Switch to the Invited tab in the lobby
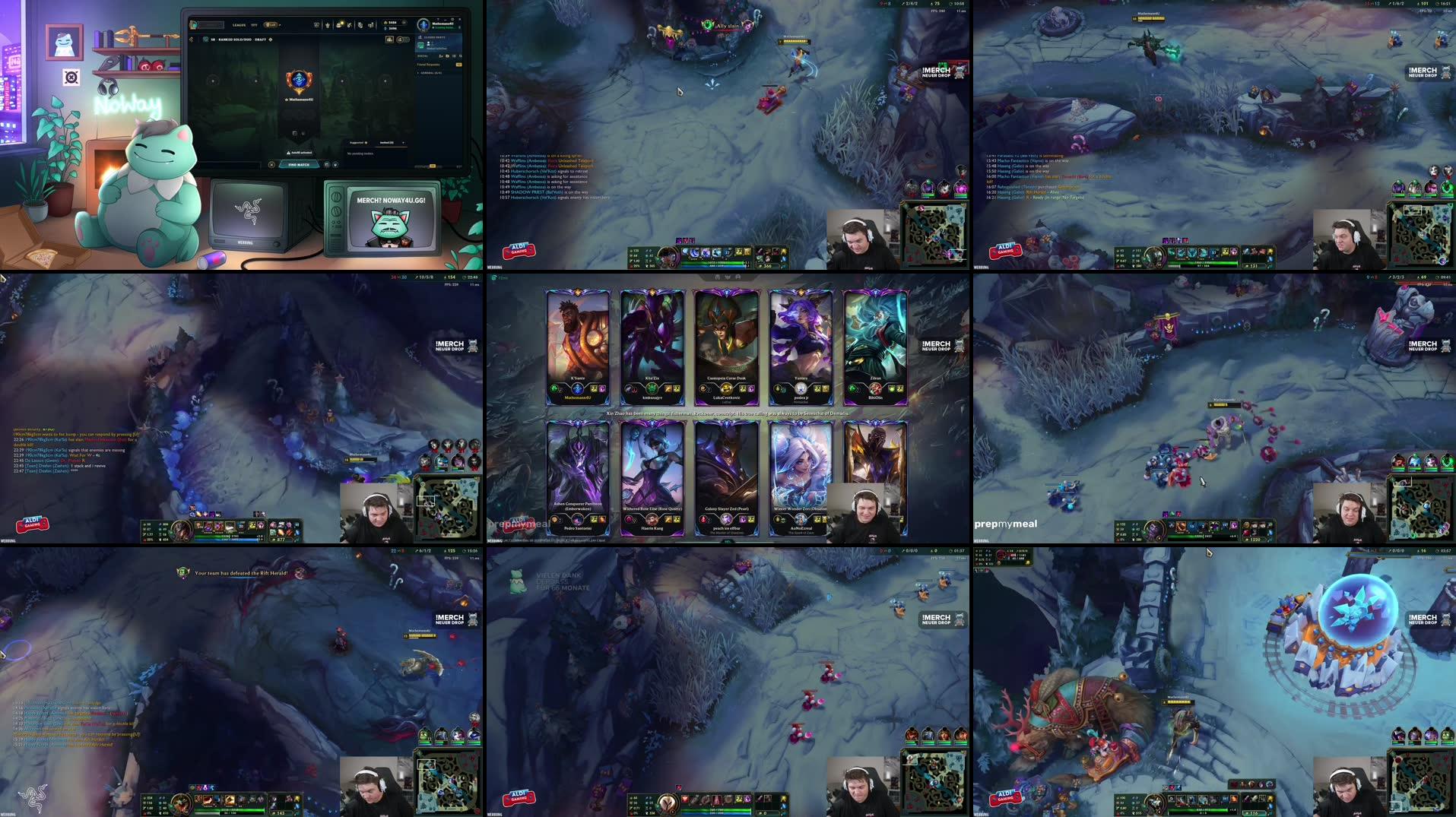The height and width of the screenshot is (817, 1456). (x=385, y=143)
